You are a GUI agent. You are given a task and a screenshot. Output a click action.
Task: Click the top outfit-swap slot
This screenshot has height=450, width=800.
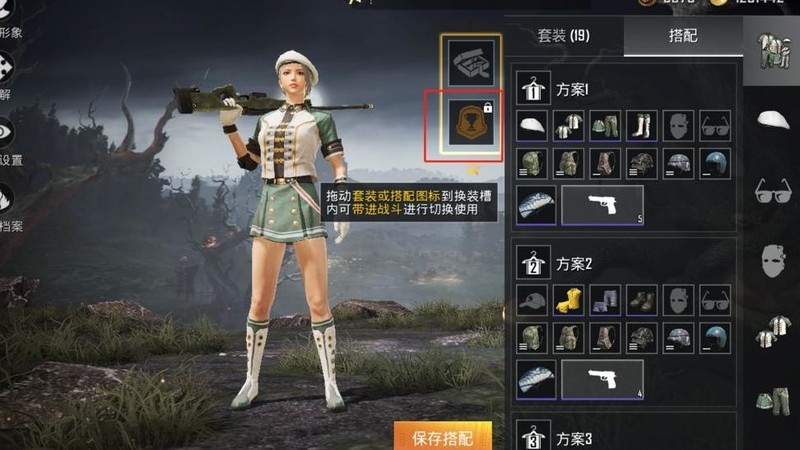pyautogui.click(x=465, y=63)
